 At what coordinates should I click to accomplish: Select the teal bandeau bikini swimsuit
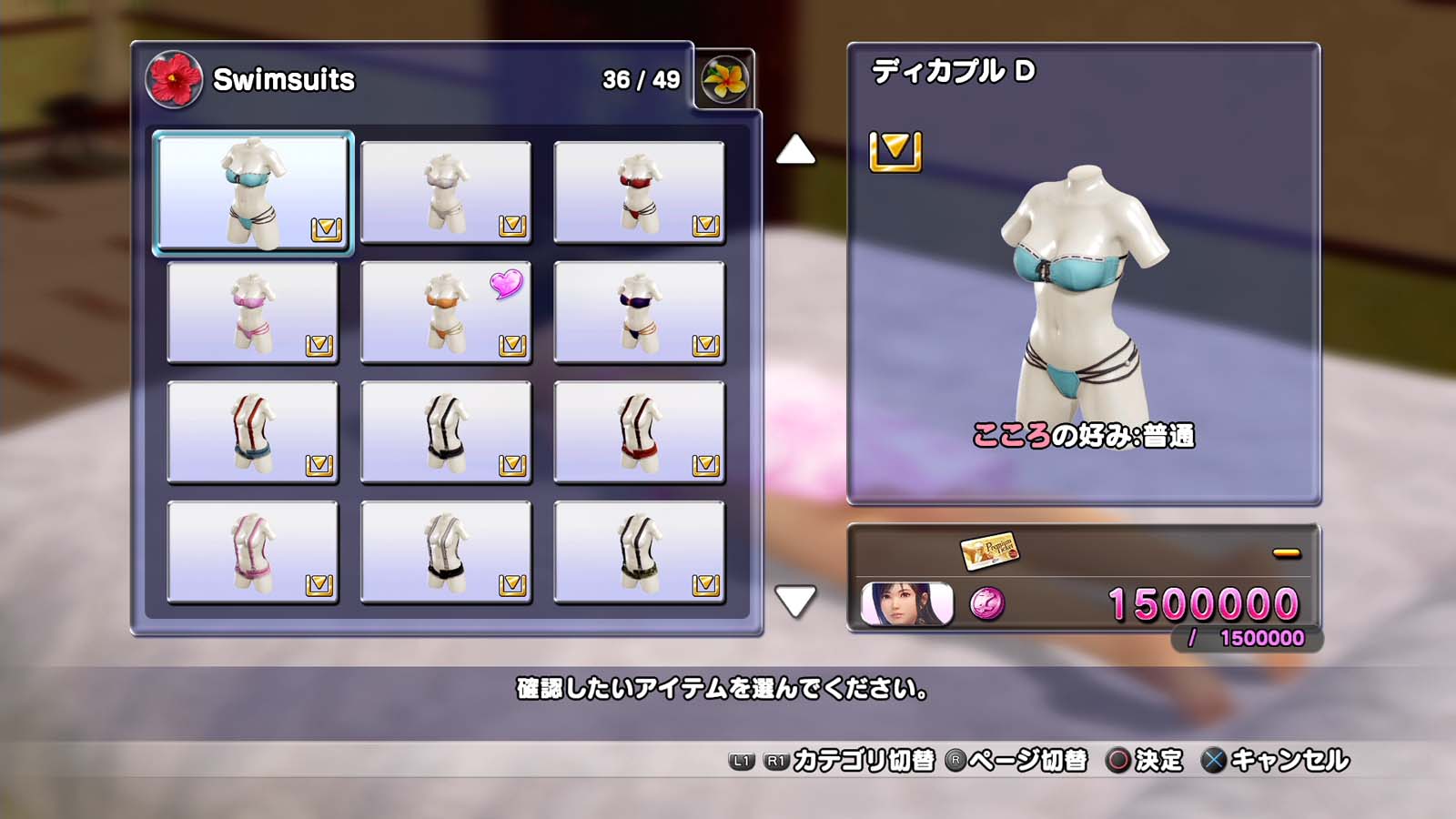coord(252,192)
